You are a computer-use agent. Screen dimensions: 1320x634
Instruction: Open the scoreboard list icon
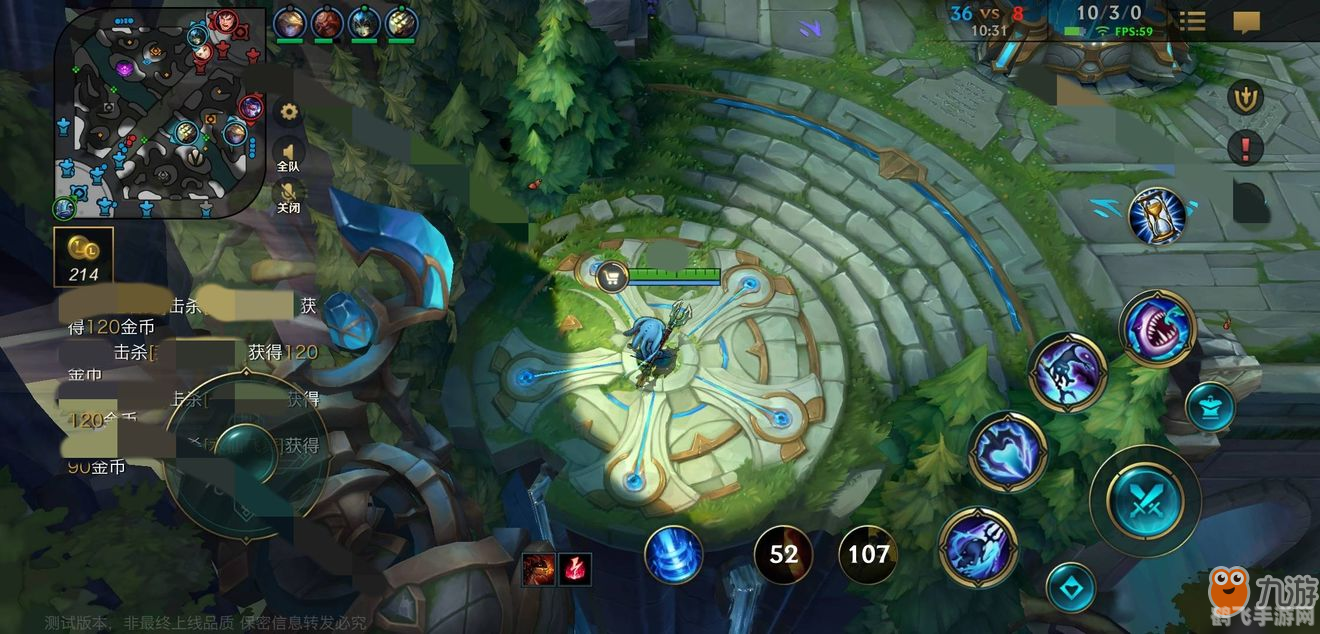pyautogui.click(x=1191, y=22)
